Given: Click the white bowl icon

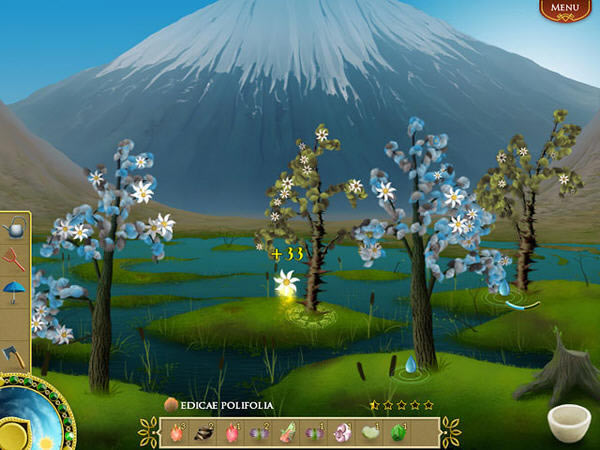Looking at the screenshot, I should click(568, 423).
